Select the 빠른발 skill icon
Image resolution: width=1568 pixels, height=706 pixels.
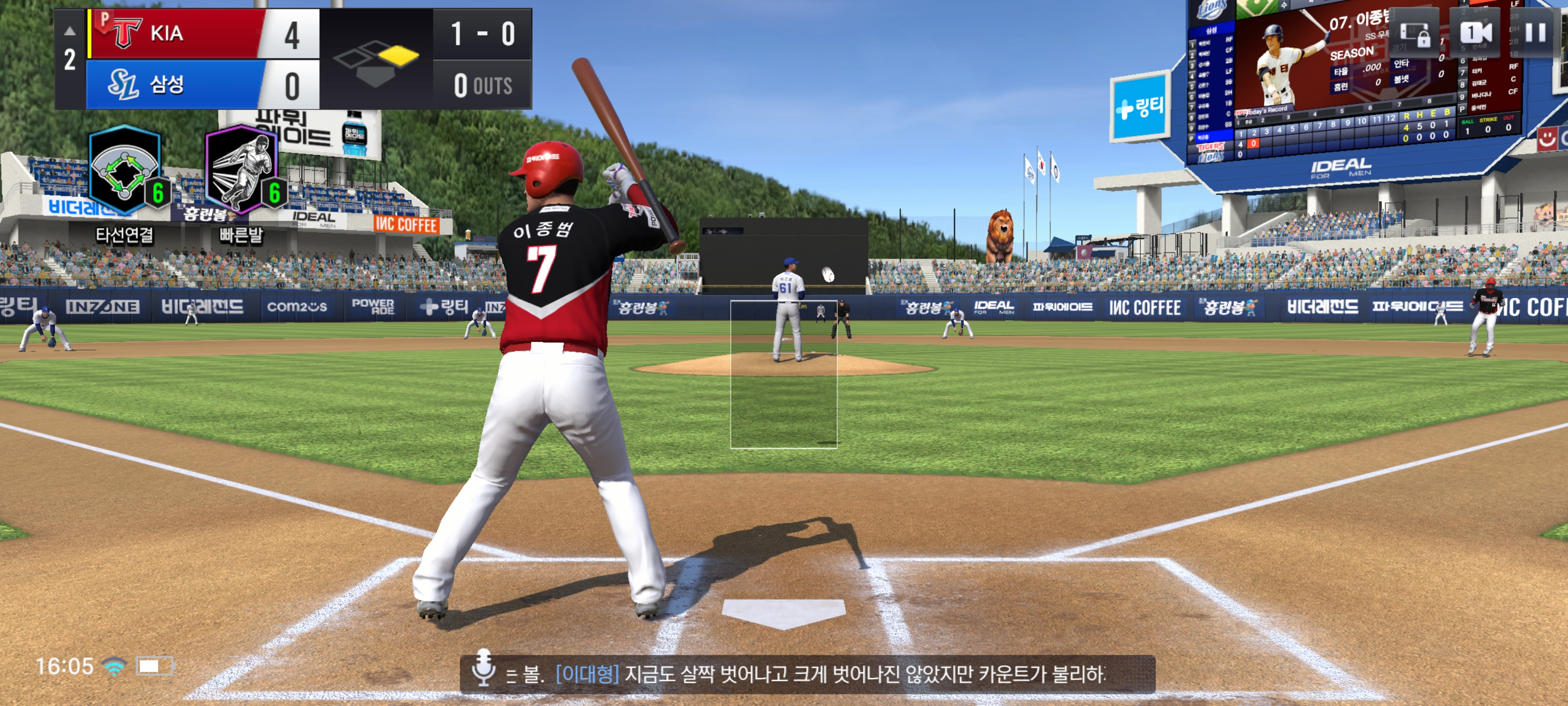[242, 170]
